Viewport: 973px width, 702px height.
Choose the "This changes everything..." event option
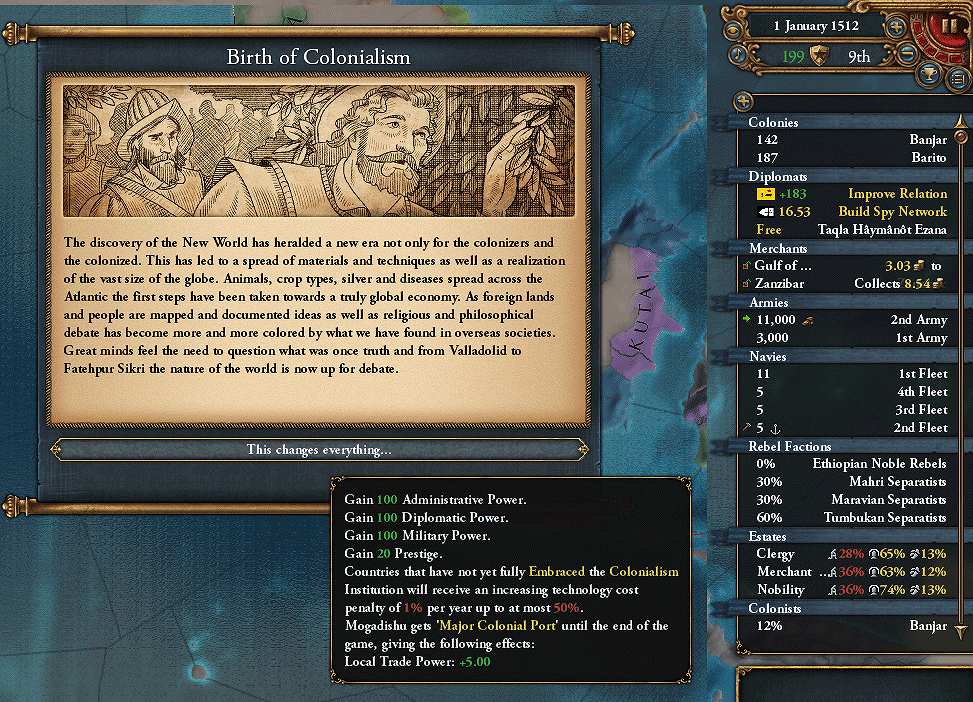tap(319, 449)
